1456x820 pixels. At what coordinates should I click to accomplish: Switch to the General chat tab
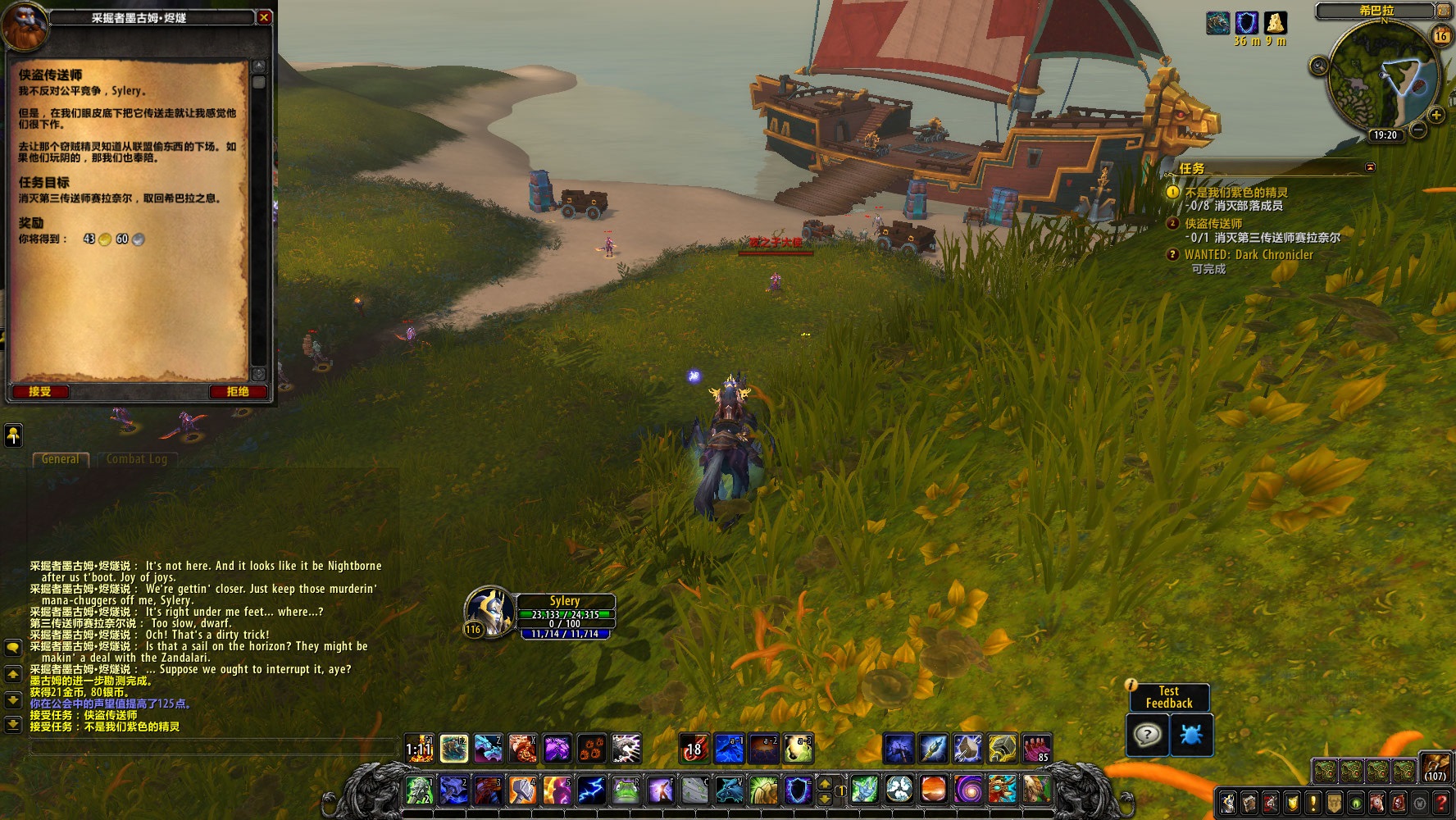[x=61, y=459]
